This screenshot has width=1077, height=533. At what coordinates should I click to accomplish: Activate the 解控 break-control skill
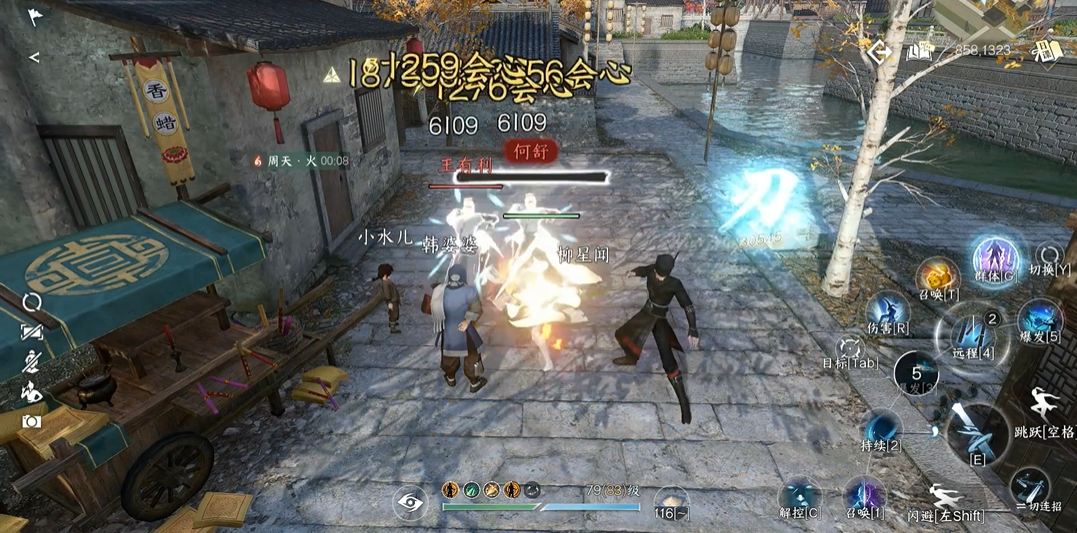tap(799, 496)
